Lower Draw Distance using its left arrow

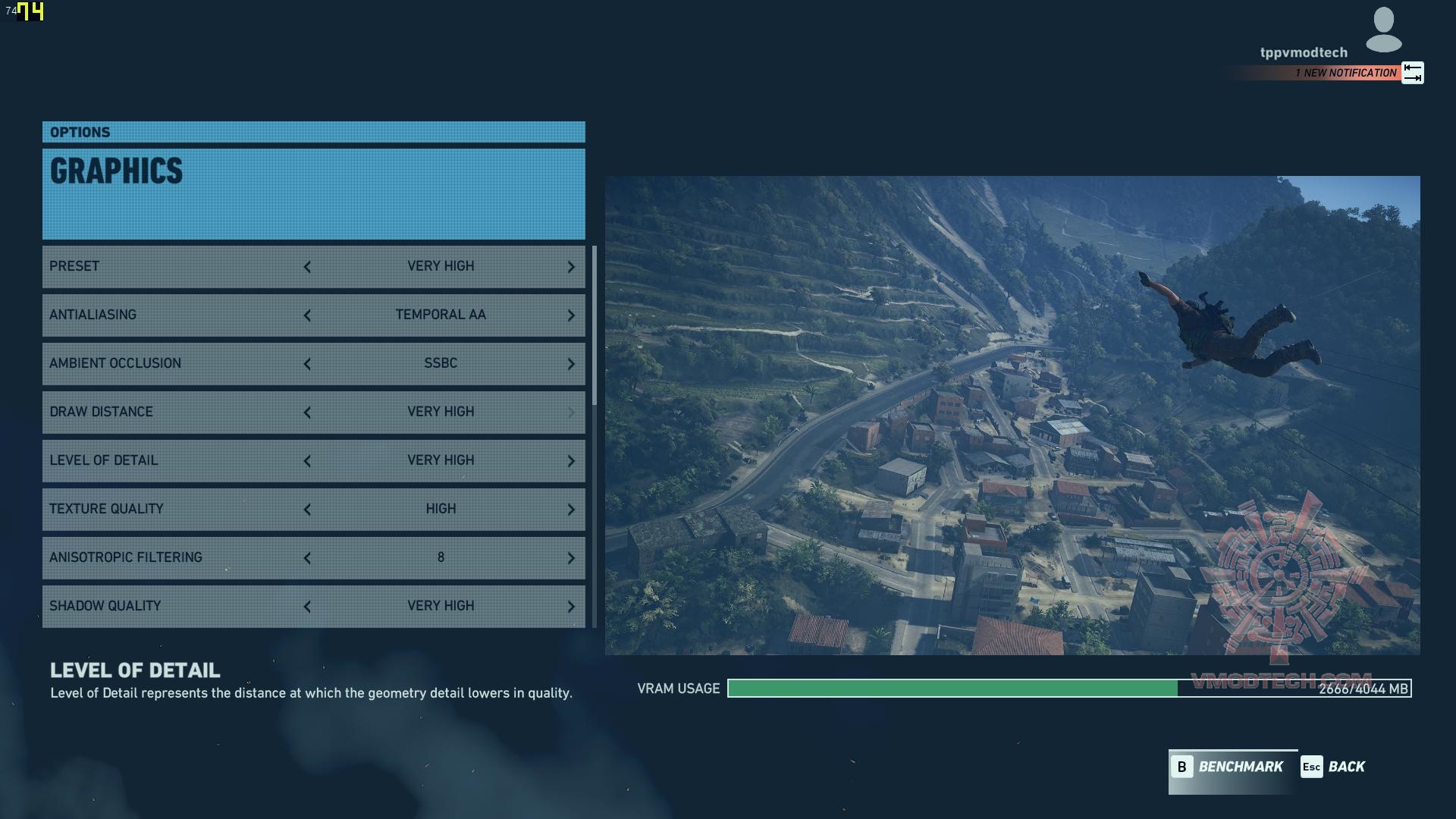coord(307,413)
